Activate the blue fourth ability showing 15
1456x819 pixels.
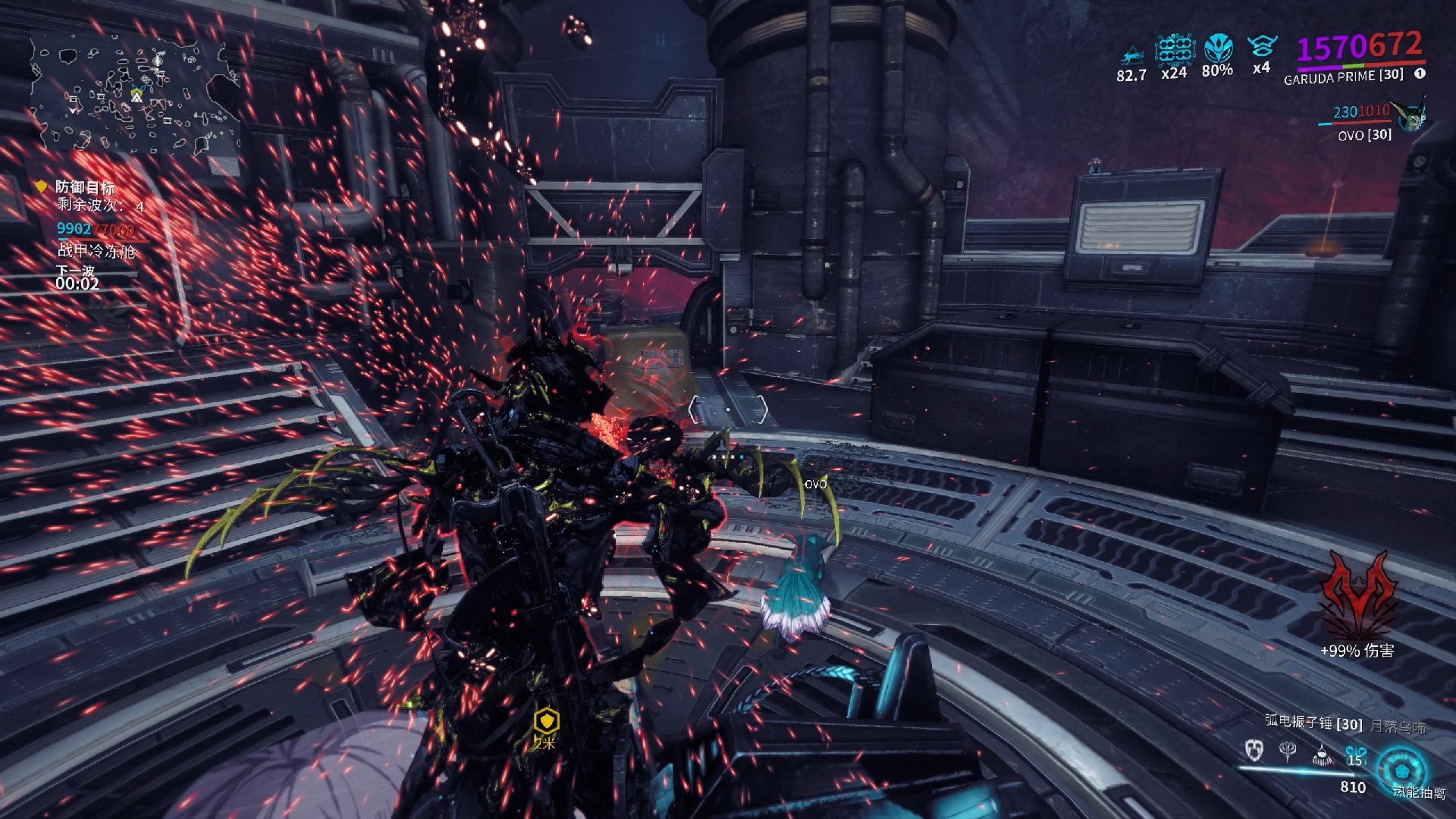point(1355,755)
